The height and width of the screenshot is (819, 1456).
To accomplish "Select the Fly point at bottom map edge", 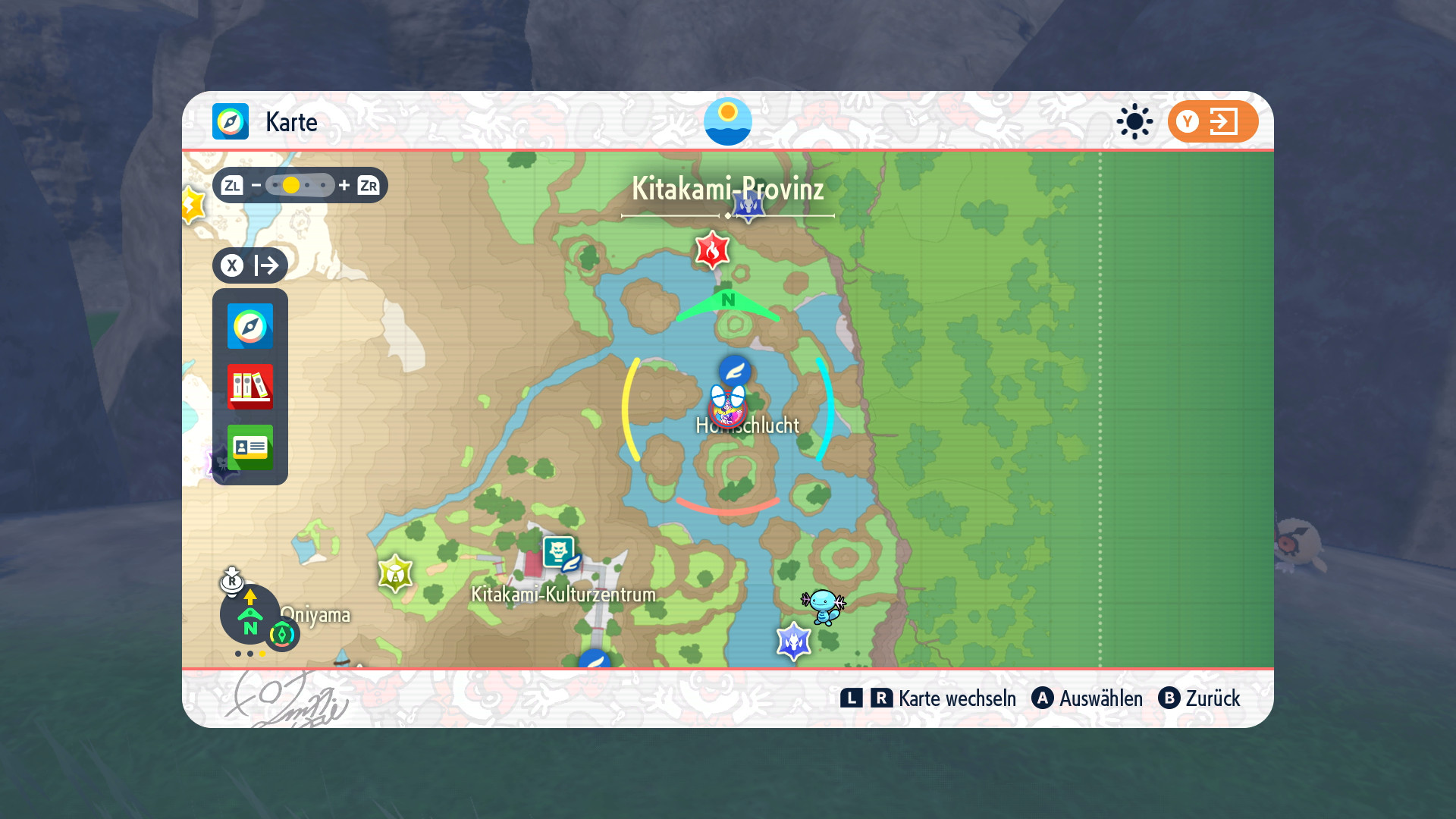I will pos(595,660).
